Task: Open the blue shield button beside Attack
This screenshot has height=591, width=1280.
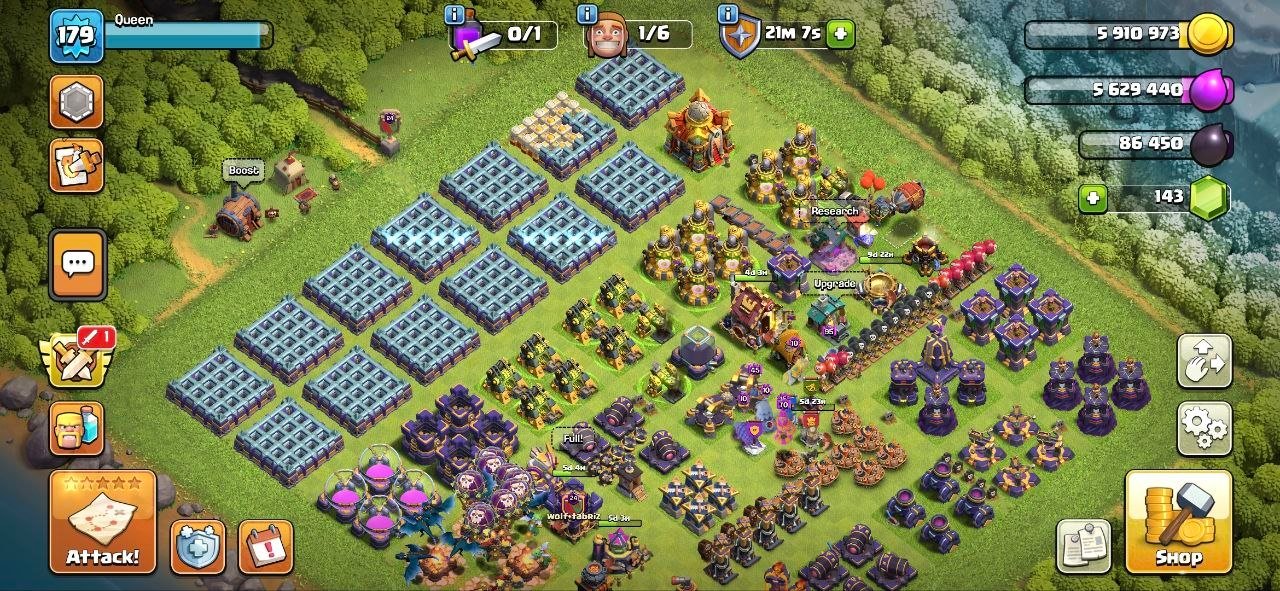Action: 198,546
